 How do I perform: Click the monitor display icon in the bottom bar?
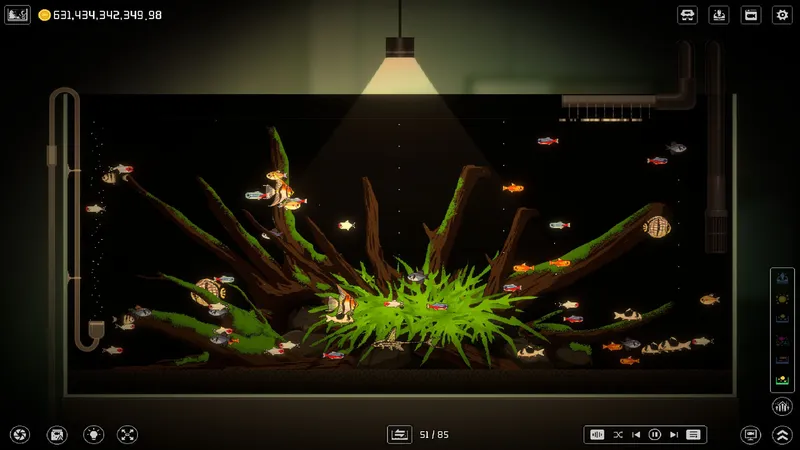(750, 435)
